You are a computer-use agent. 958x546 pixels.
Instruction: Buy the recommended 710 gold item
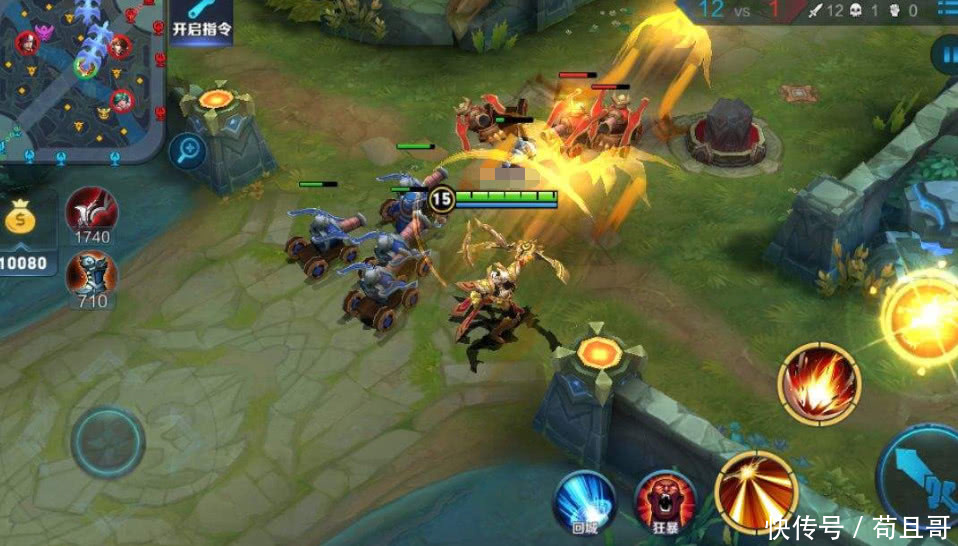pyautogui.click(x=91, y=273)
